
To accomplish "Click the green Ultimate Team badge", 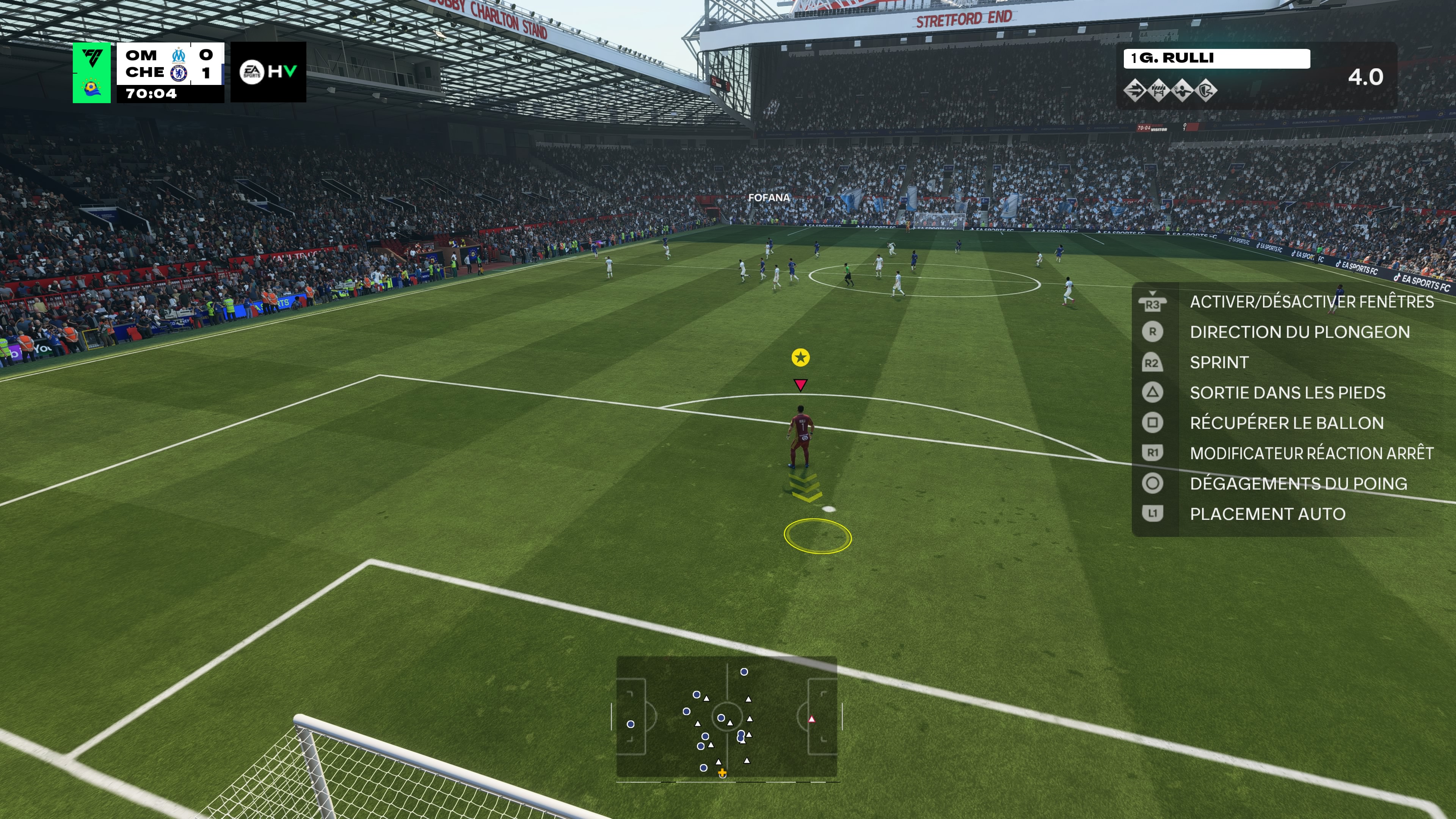I will (x=91, y=72).
